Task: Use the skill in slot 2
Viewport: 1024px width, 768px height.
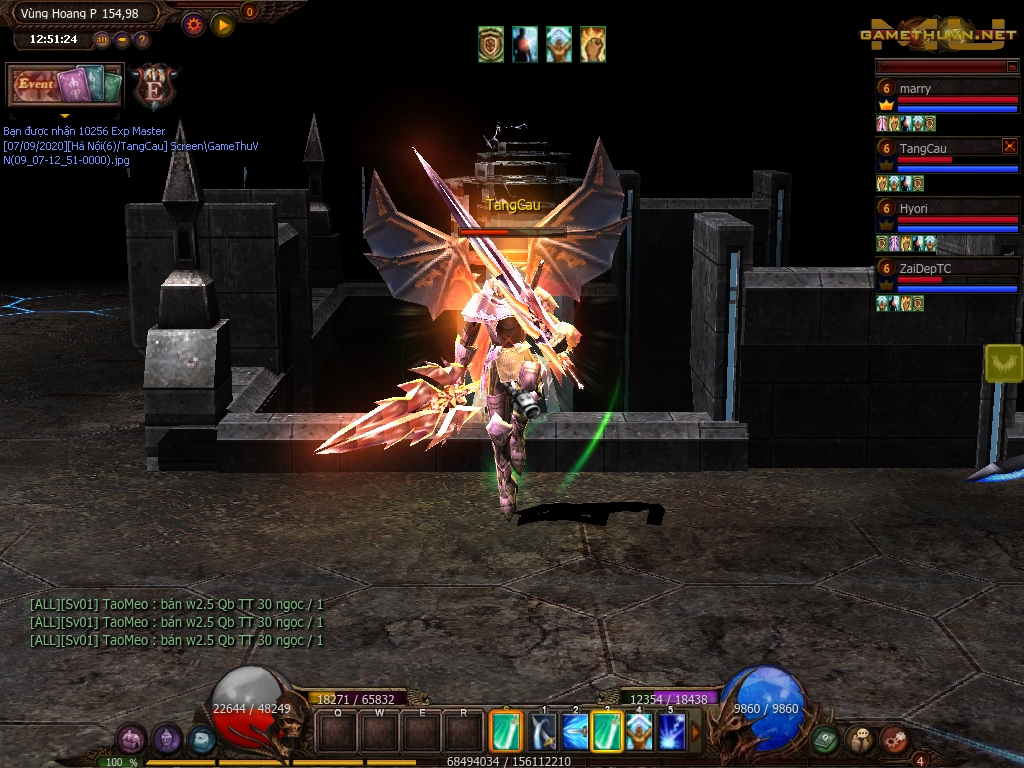Action: (575, 732)
